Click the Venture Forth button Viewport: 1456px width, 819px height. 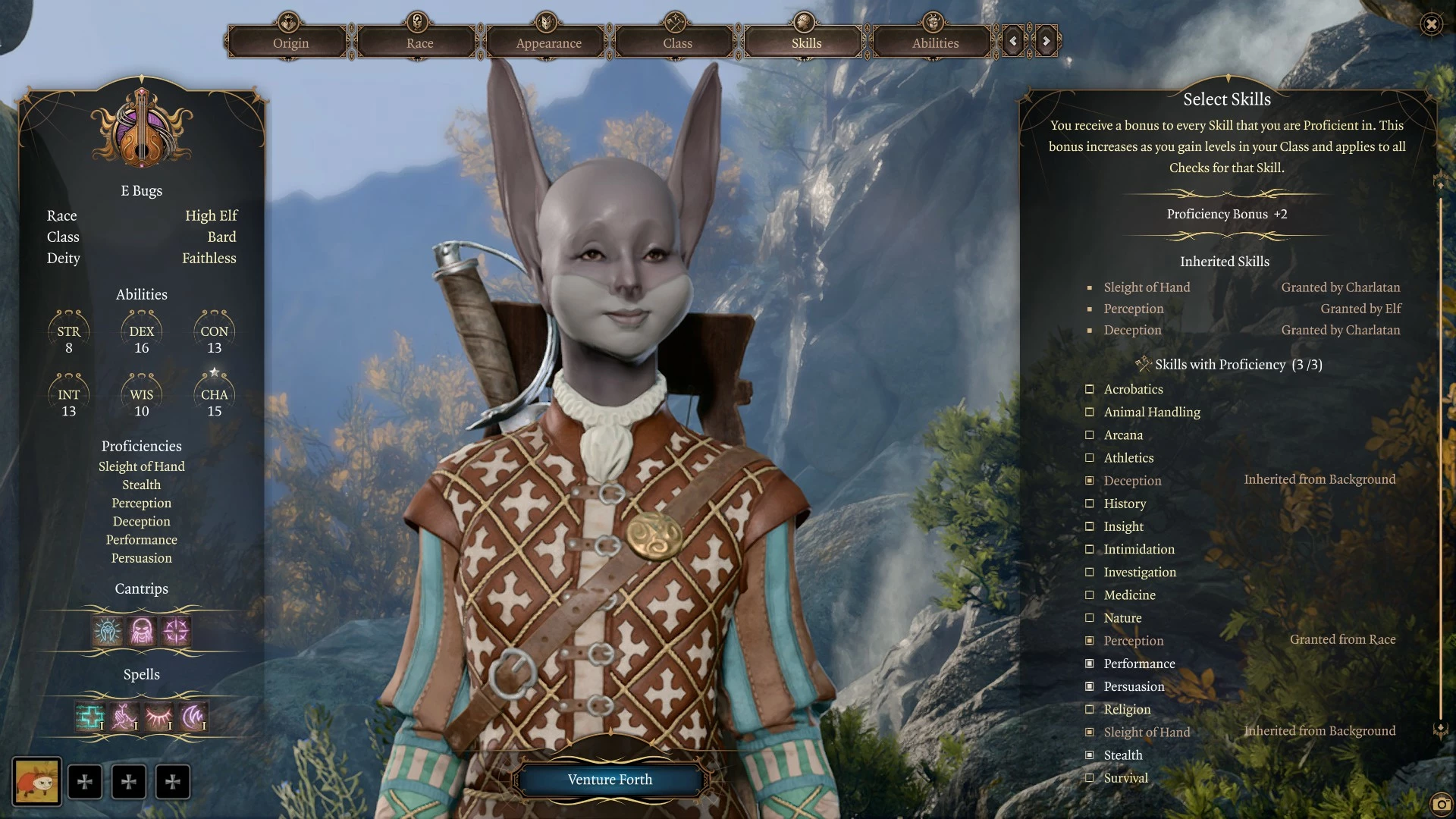coord(610,780)
